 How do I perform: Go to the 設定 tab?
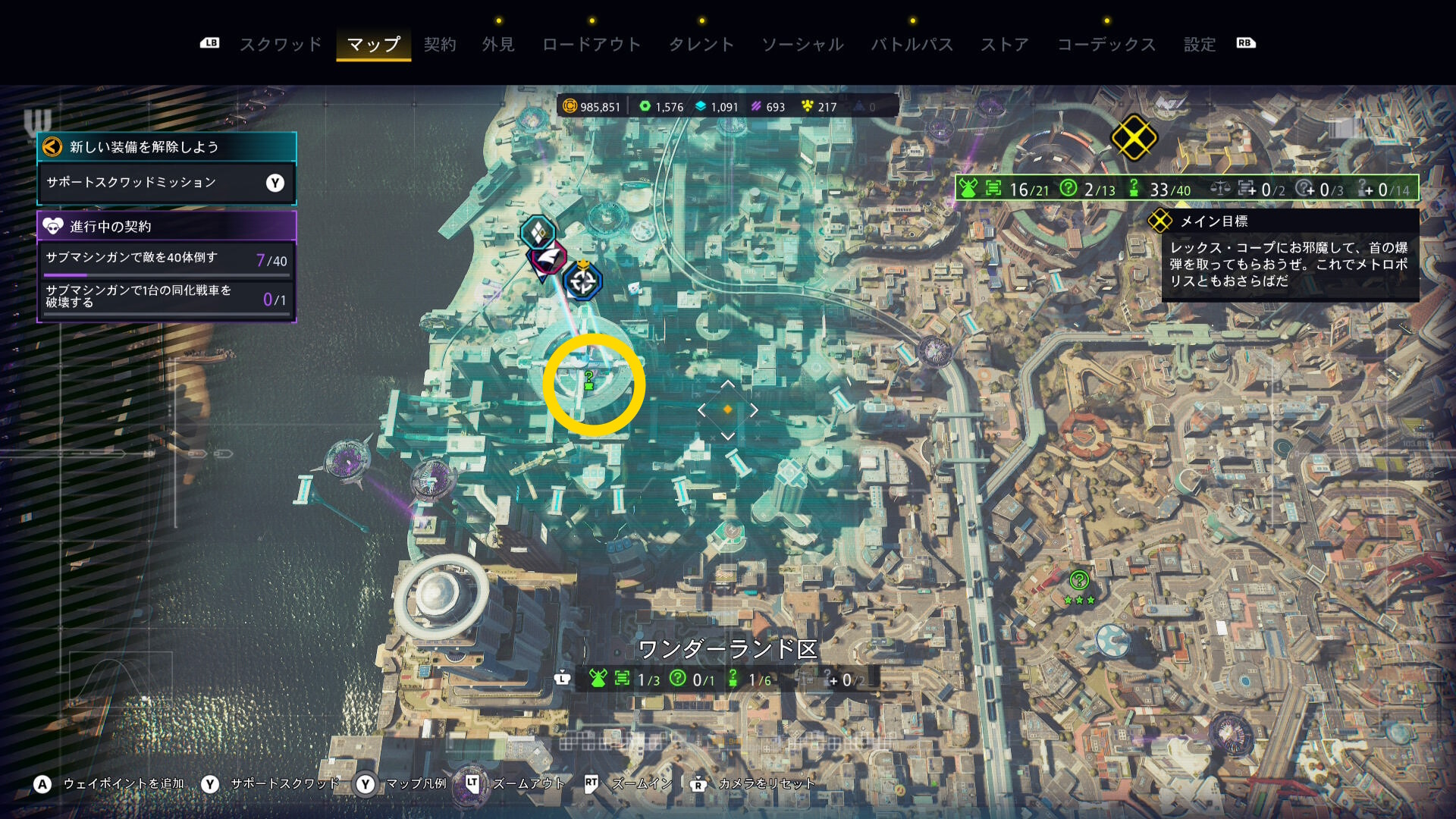[1200, 45]
